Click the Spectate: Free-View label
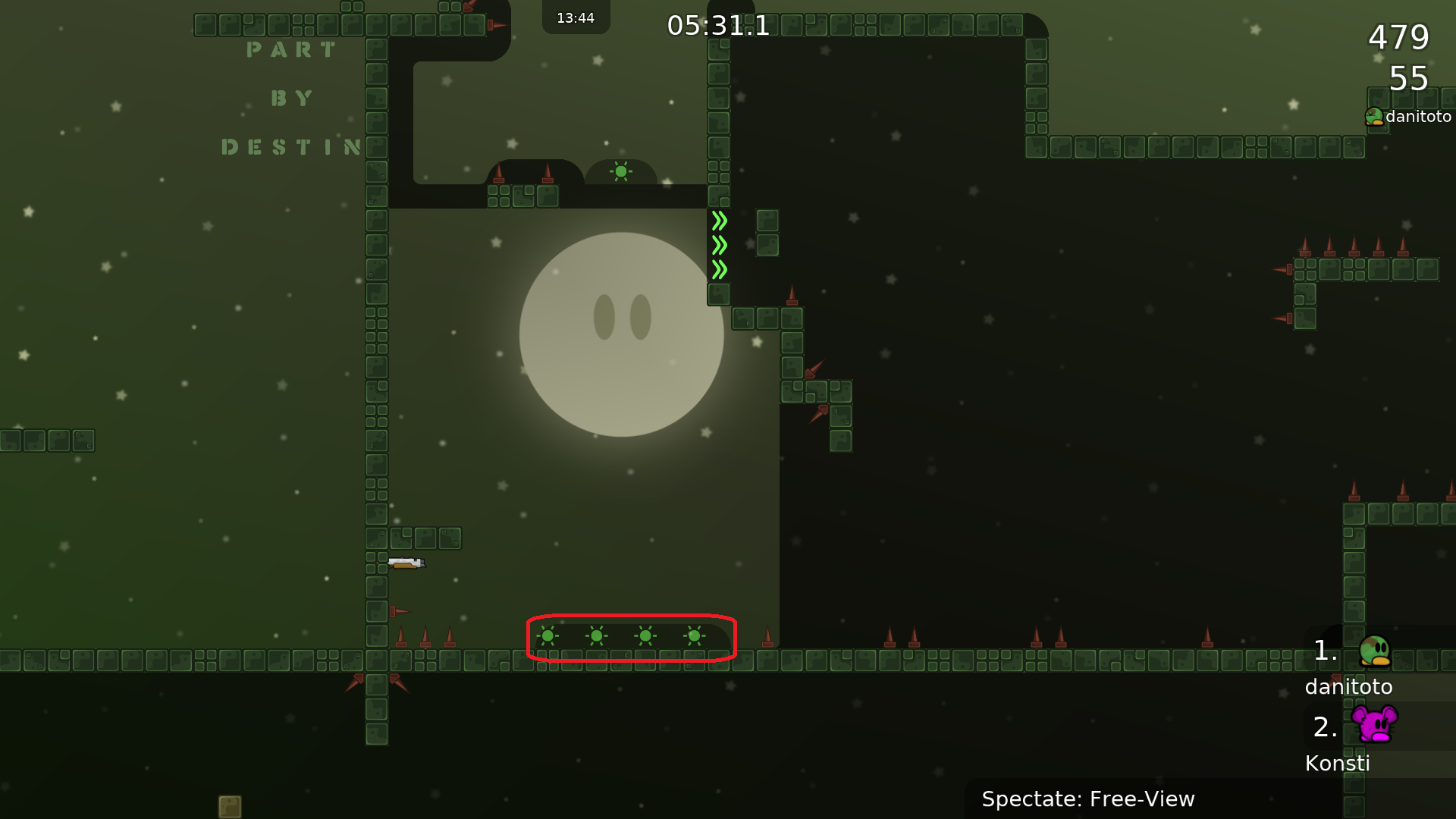Image resolution: width=1456 pixels, height=819 pixels. click(1087, 799)
